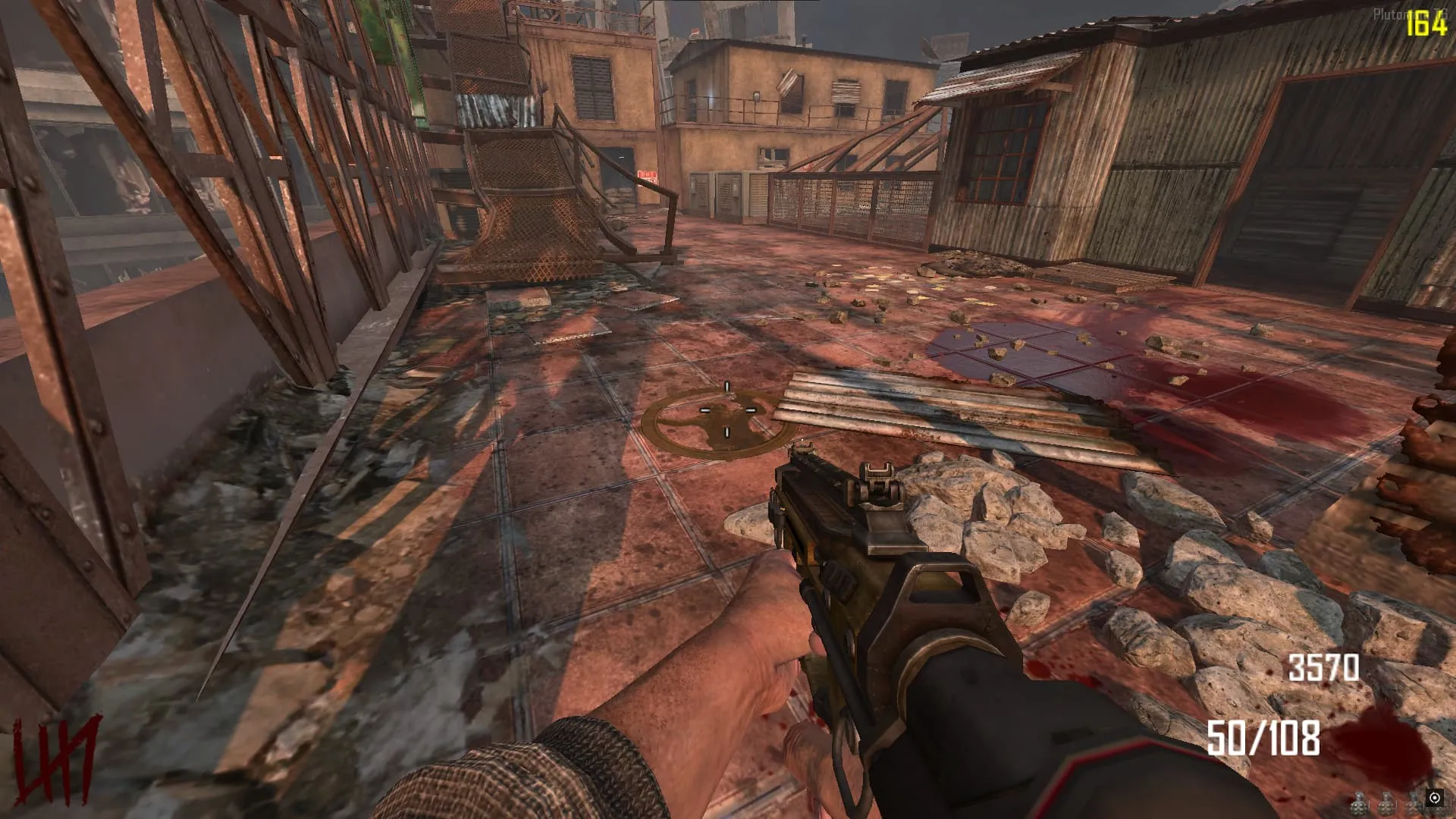Screen dimensions: 1456x819
Task: Click the circular recording overlay icon
Action: click(1434, 797)
